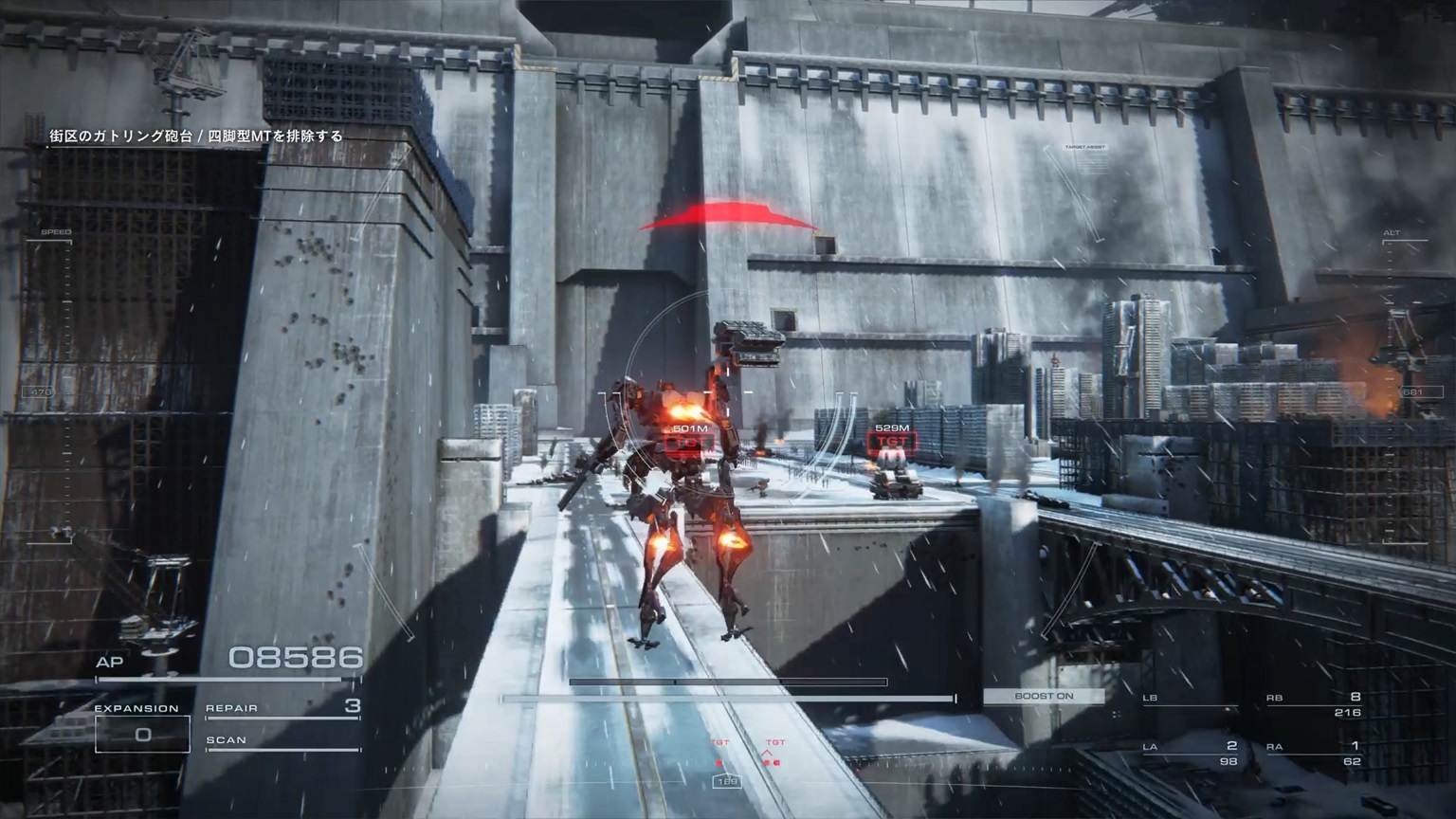Click the TGT marker at 501M
This screenshot has width=1456, height=819.
pos(691,442)
